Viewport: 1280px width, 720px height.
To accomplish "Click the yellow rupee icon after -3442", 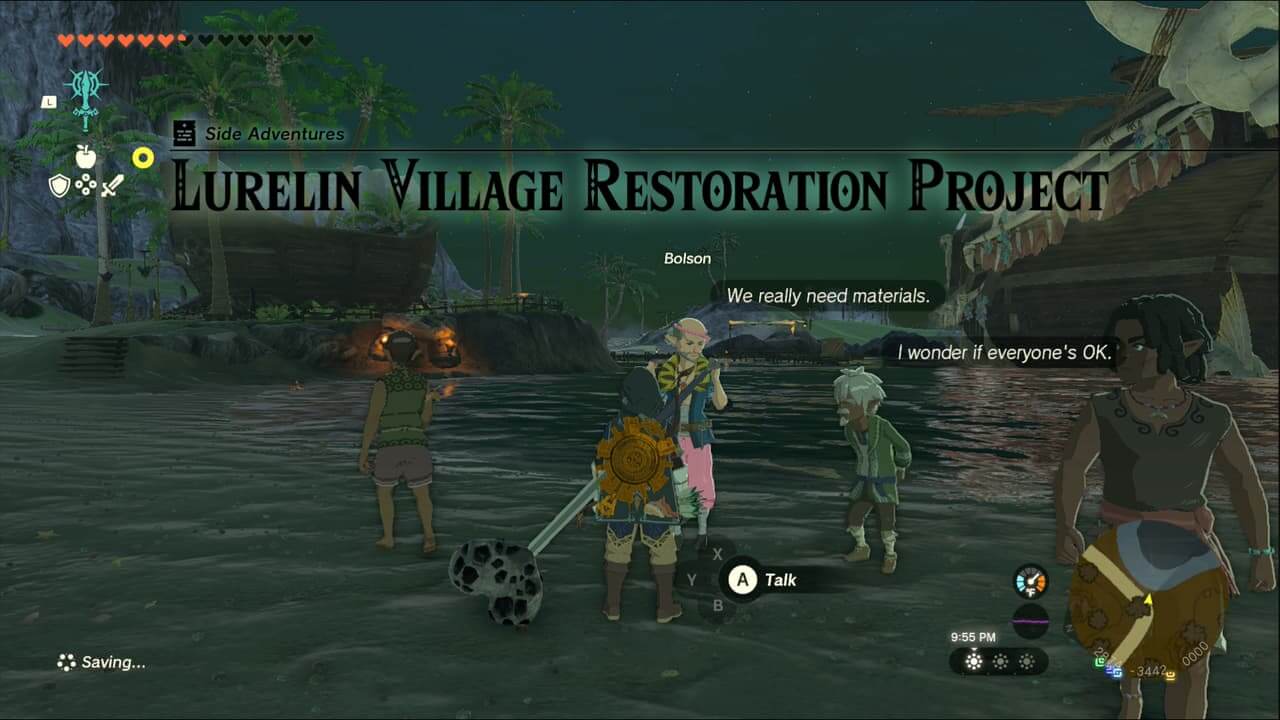I will [x=1170, y=674].
